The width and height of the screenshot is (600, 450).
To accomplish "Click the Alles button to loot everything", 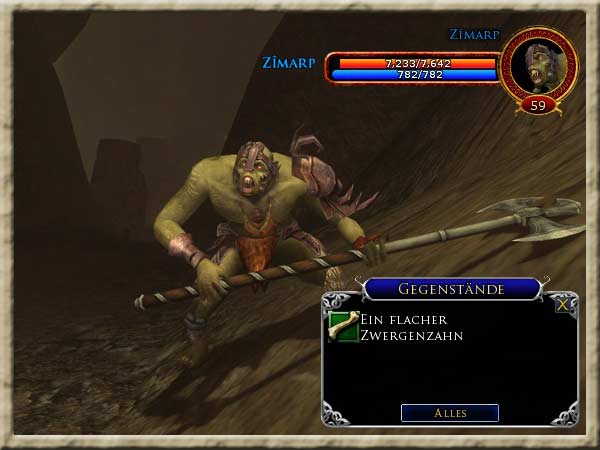I will pos(449,412).
